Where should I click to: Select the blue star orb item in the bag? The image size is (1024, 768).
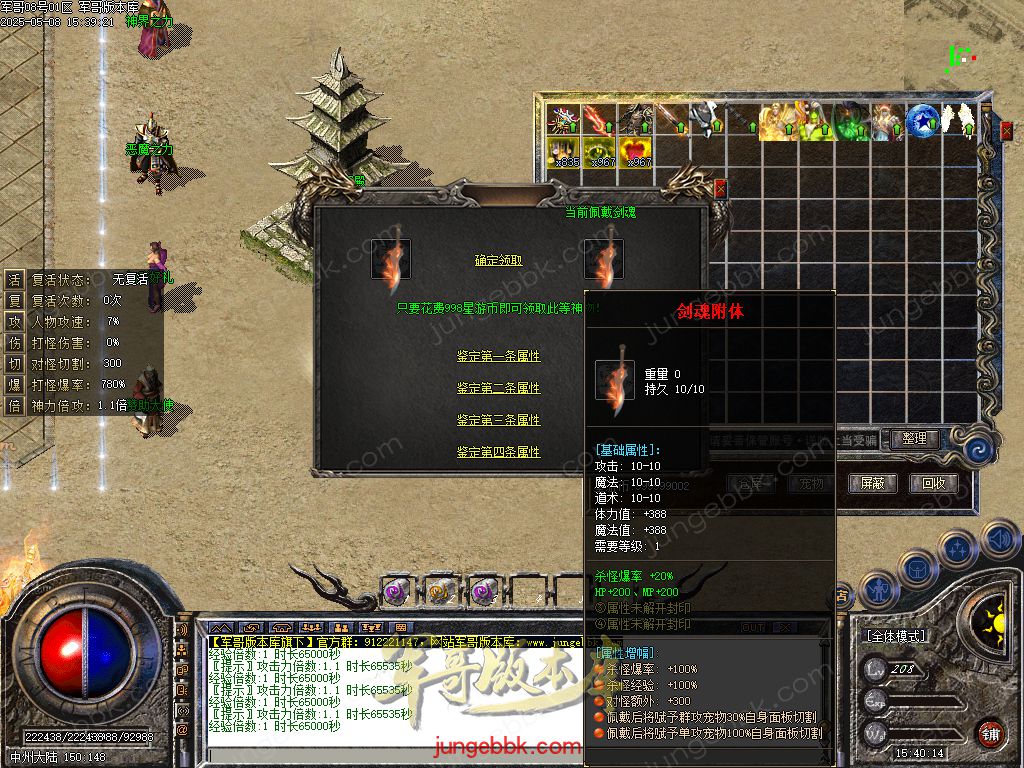pyautogui.click(x=922, y=120)
